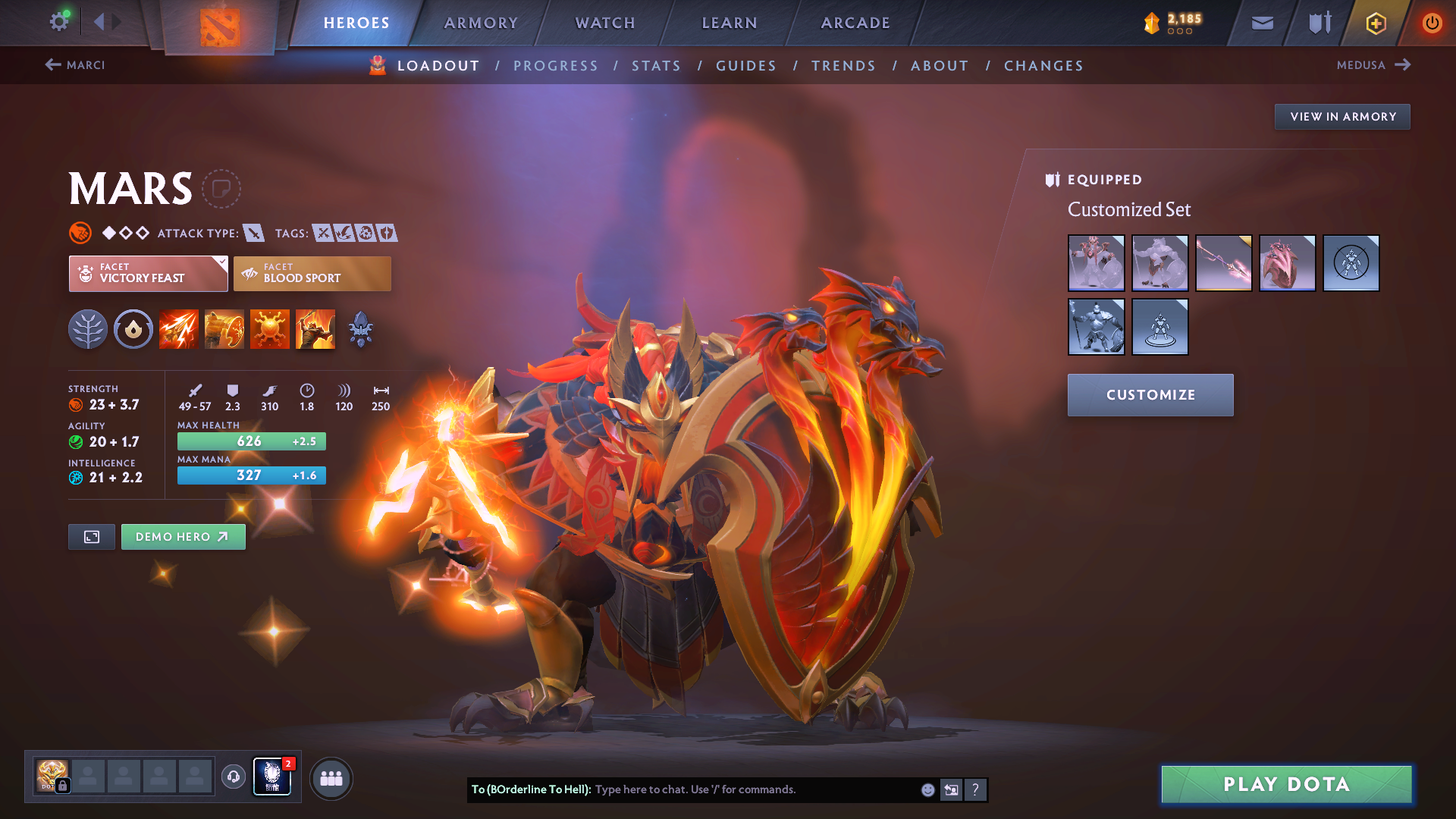Switch to the Watch tab

[605, 23]
